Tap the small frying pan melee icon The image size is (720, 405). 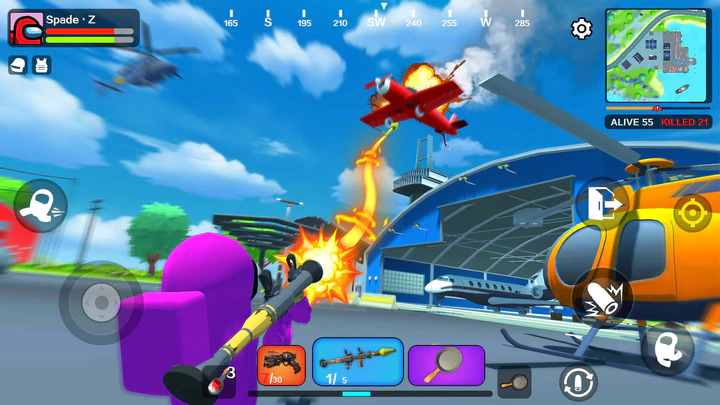(514, 380)
